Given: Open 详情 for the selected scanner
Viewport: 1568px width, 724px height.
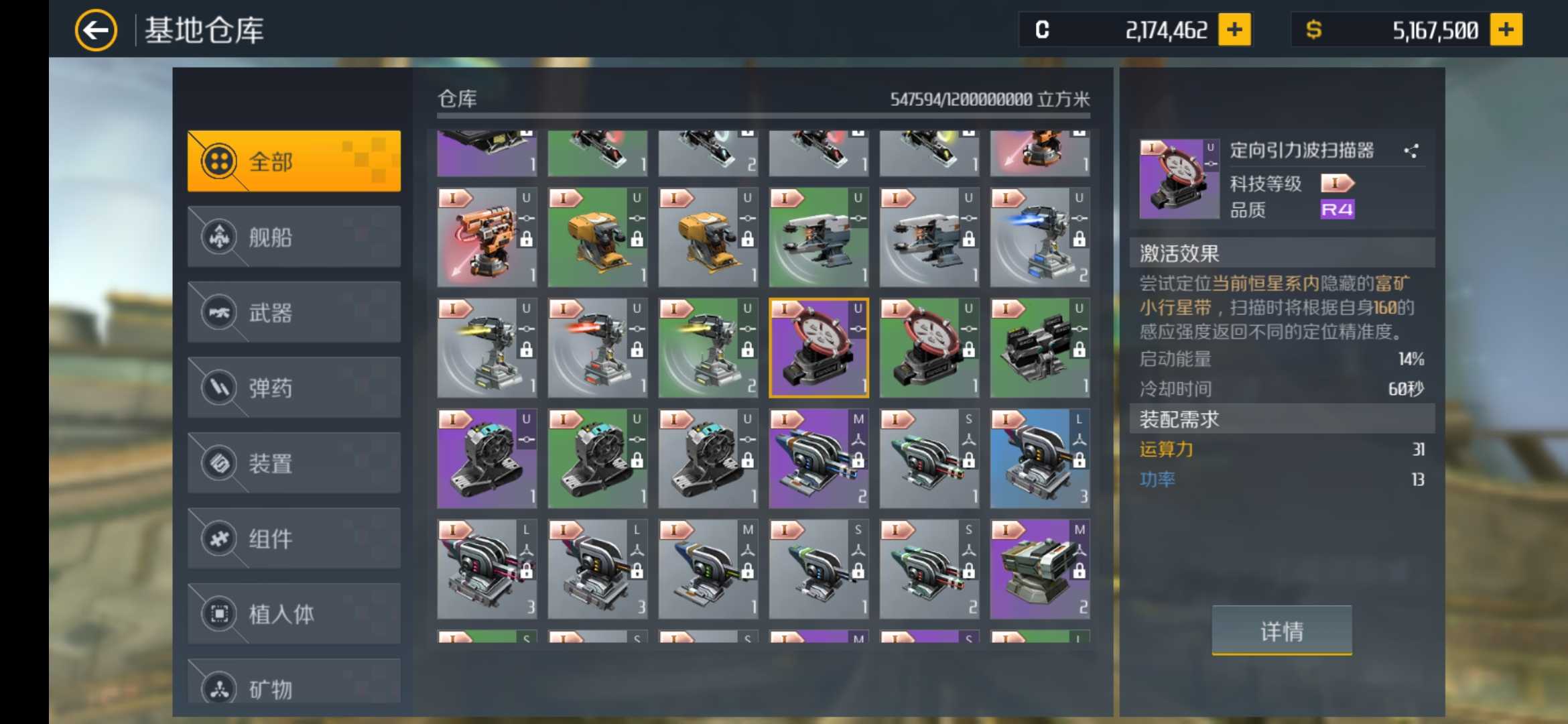Looking at the screenshot, I should pyautogui.click(x=1281, y=630).
